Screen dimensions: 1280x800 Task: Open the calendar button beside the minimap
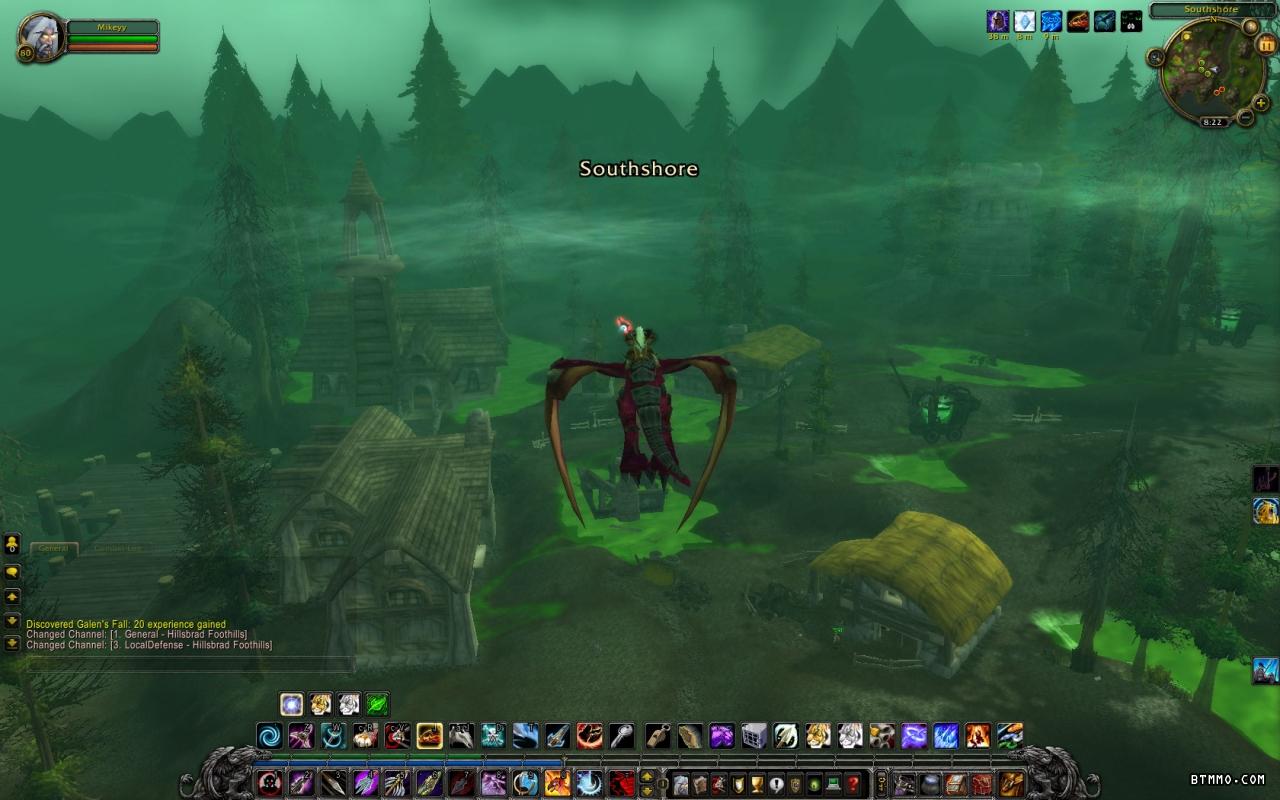[1266, 44]
